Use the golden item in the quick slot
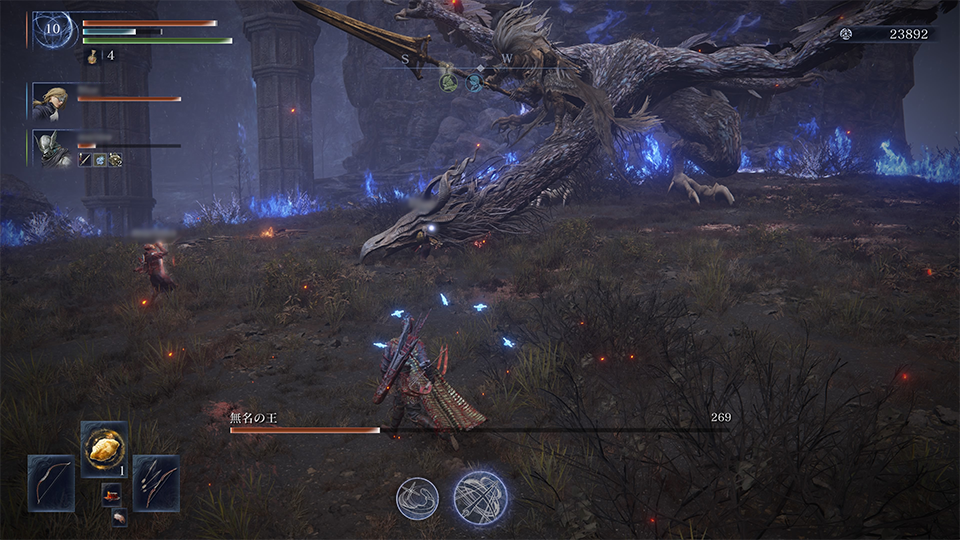The width and height of the screenshot is (960, 540). point(104,449)
